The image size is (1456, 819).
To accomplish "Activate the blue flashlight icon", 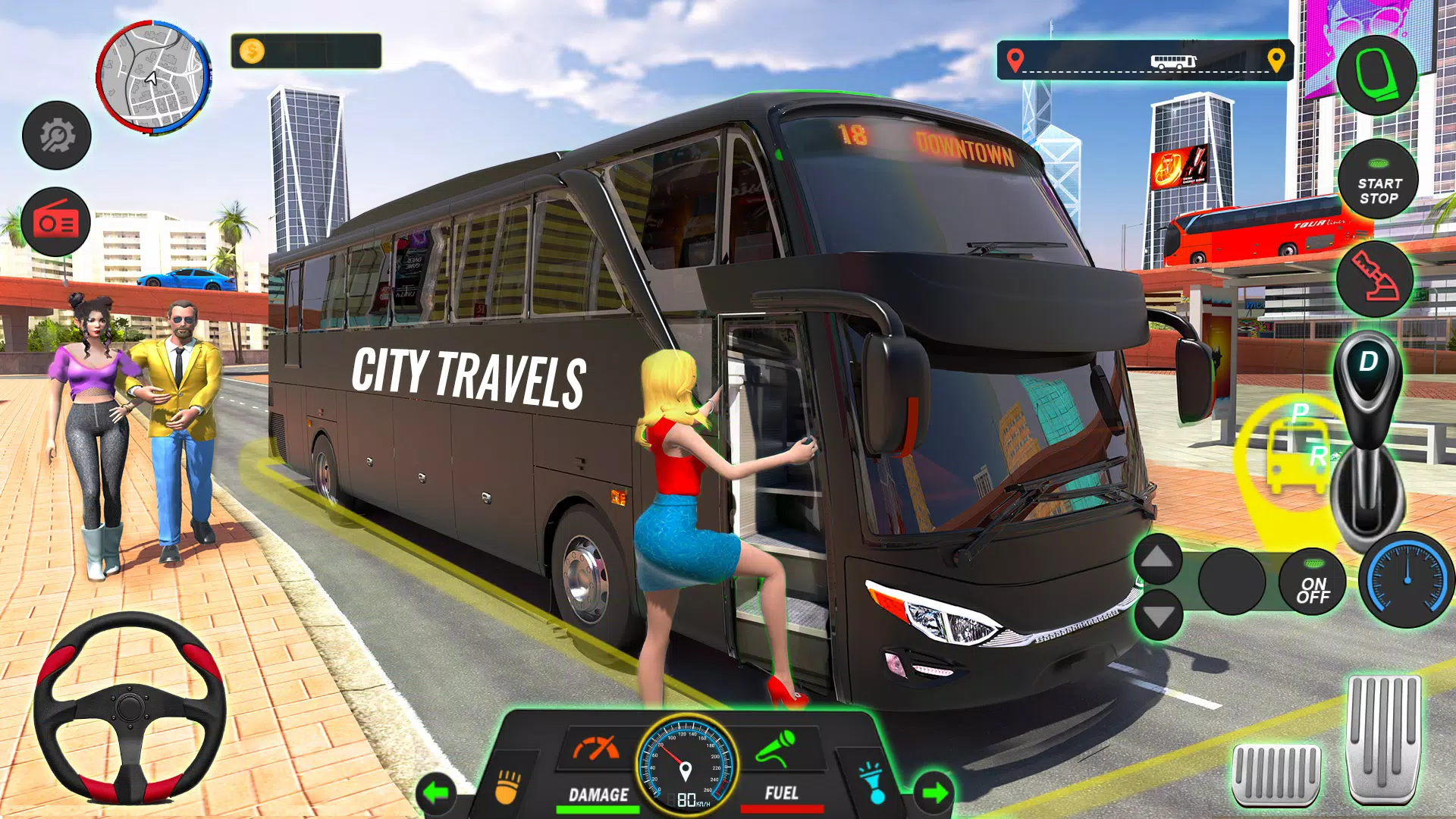I will [x=872, y=783].
